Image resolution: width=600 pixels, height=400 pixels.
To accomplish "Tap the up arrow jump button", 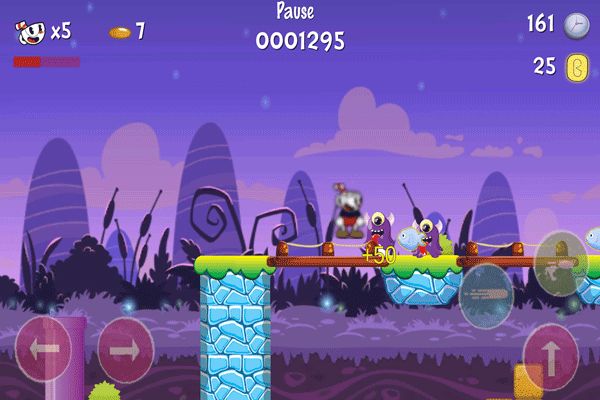I will 551,355.
